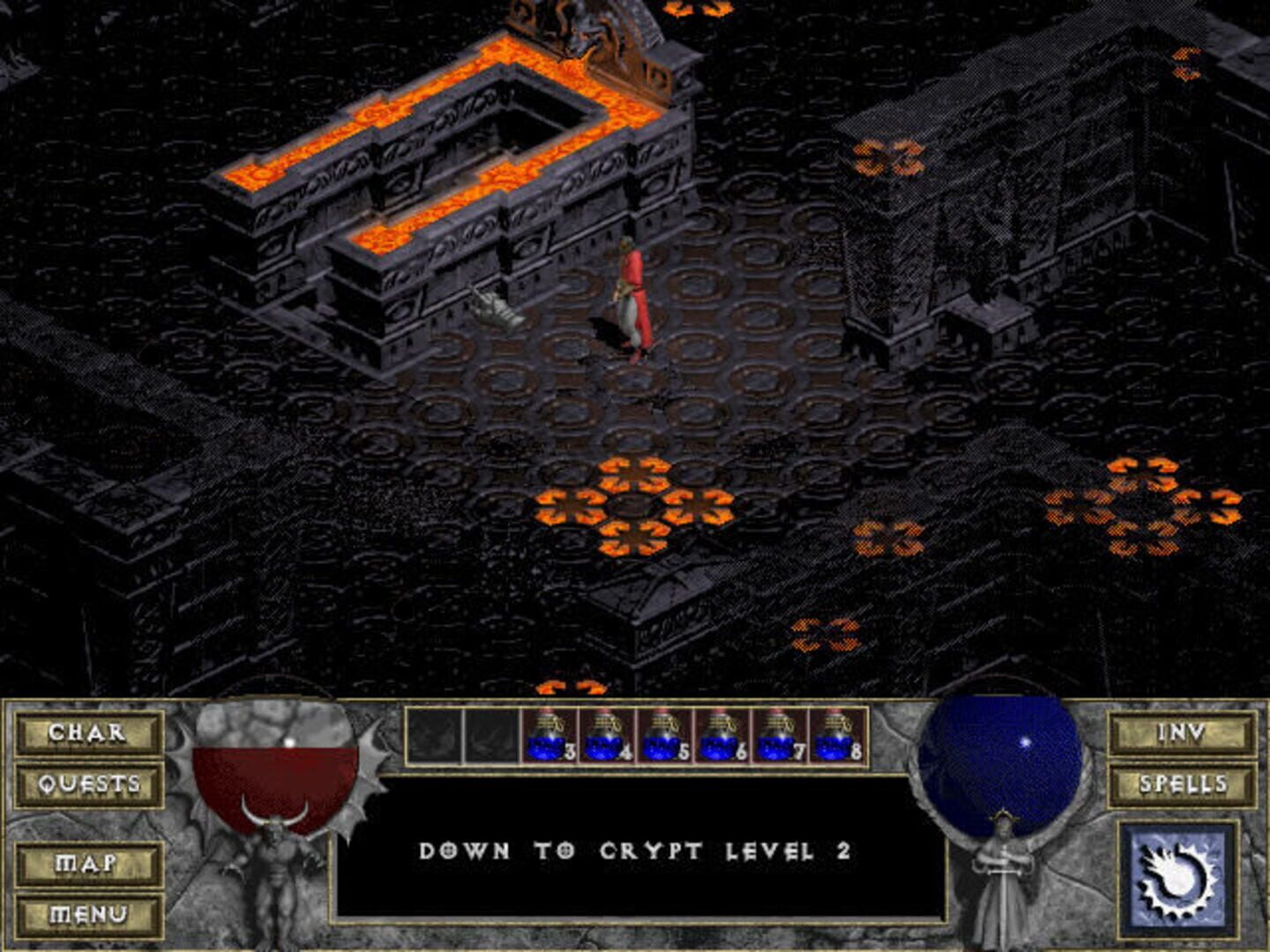Click the demon statue beside the life orb
Viewport: 1270px width, 952px height.
tap(280, 873)
